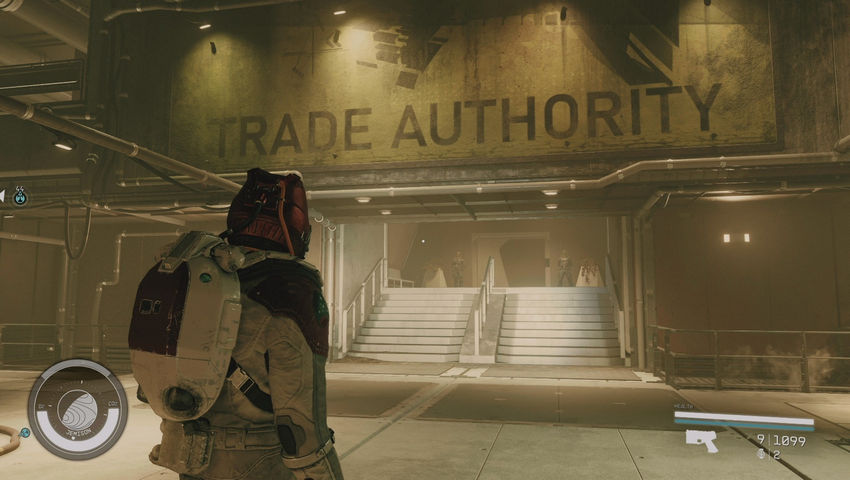Image resolution: width=850 pixels, height=480 pixels.
Task: Select the equipped pistol weapon icon
Action: click(702, 440)
